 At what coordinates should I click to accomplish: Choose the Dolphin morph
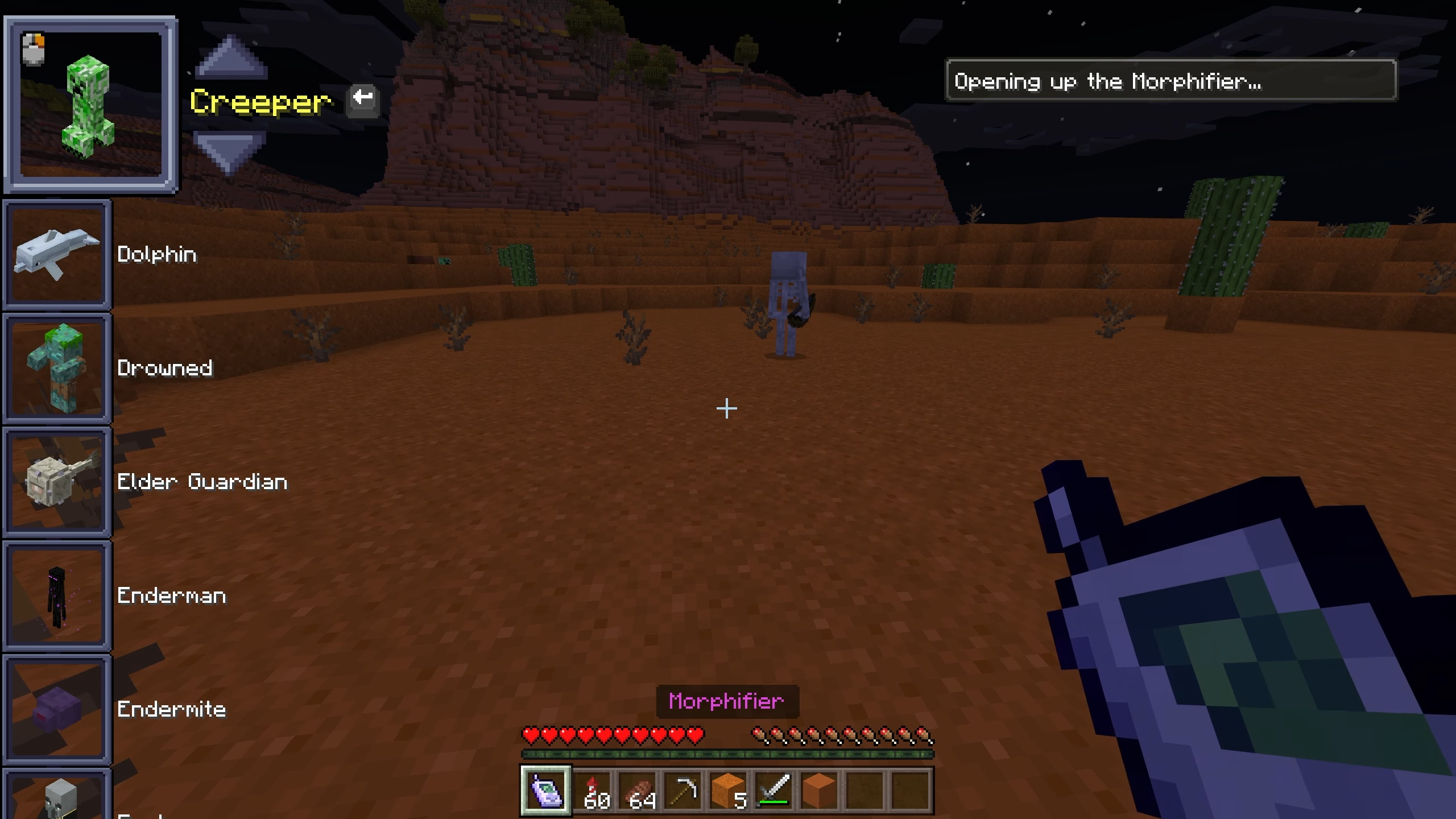tap(57, 254)
